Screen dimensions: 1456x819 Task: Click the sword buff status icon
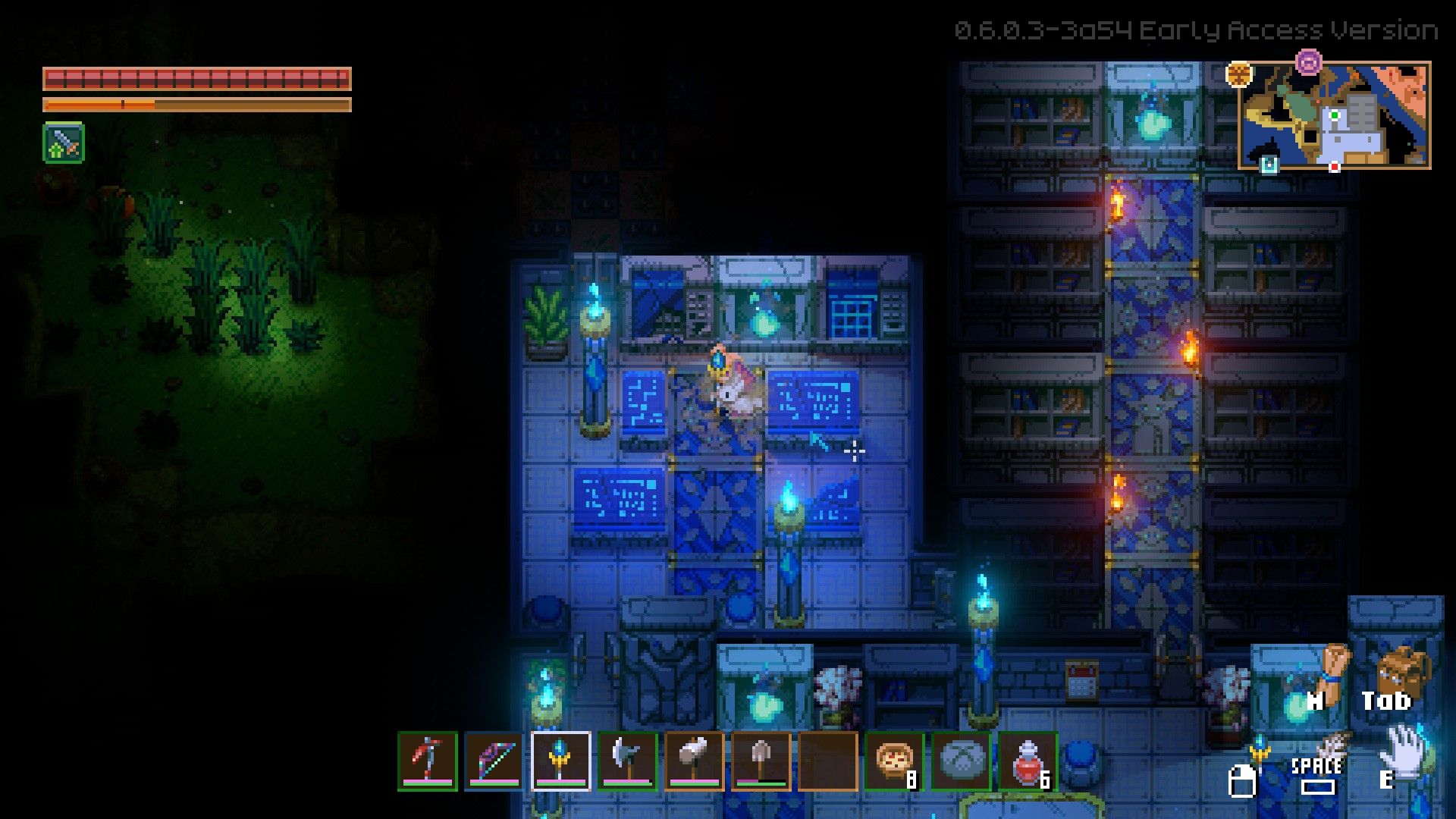click(x=64, y=143)
